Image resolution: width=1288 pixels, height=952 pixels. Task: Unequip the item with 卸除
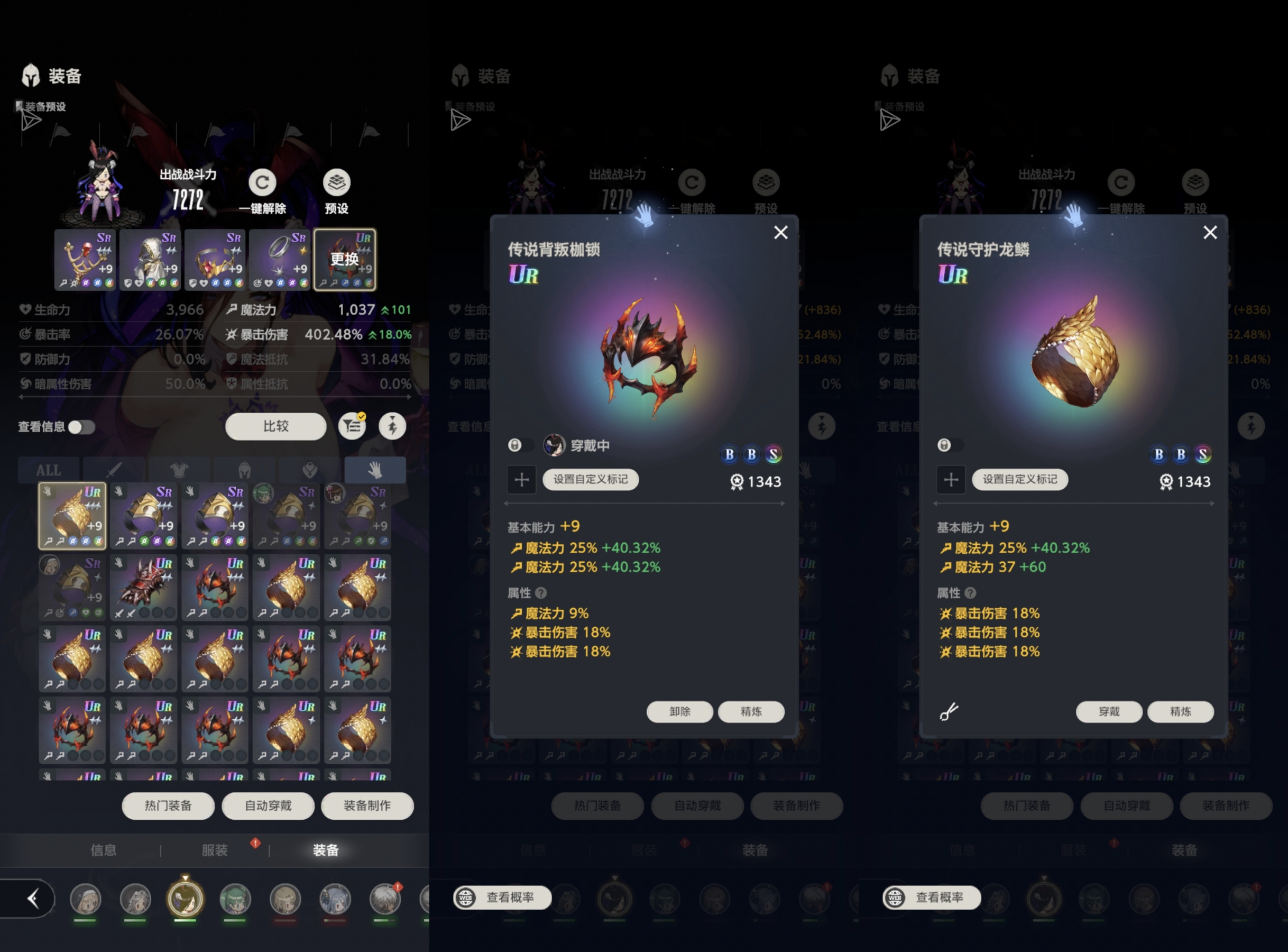click(x=680, y=712)
